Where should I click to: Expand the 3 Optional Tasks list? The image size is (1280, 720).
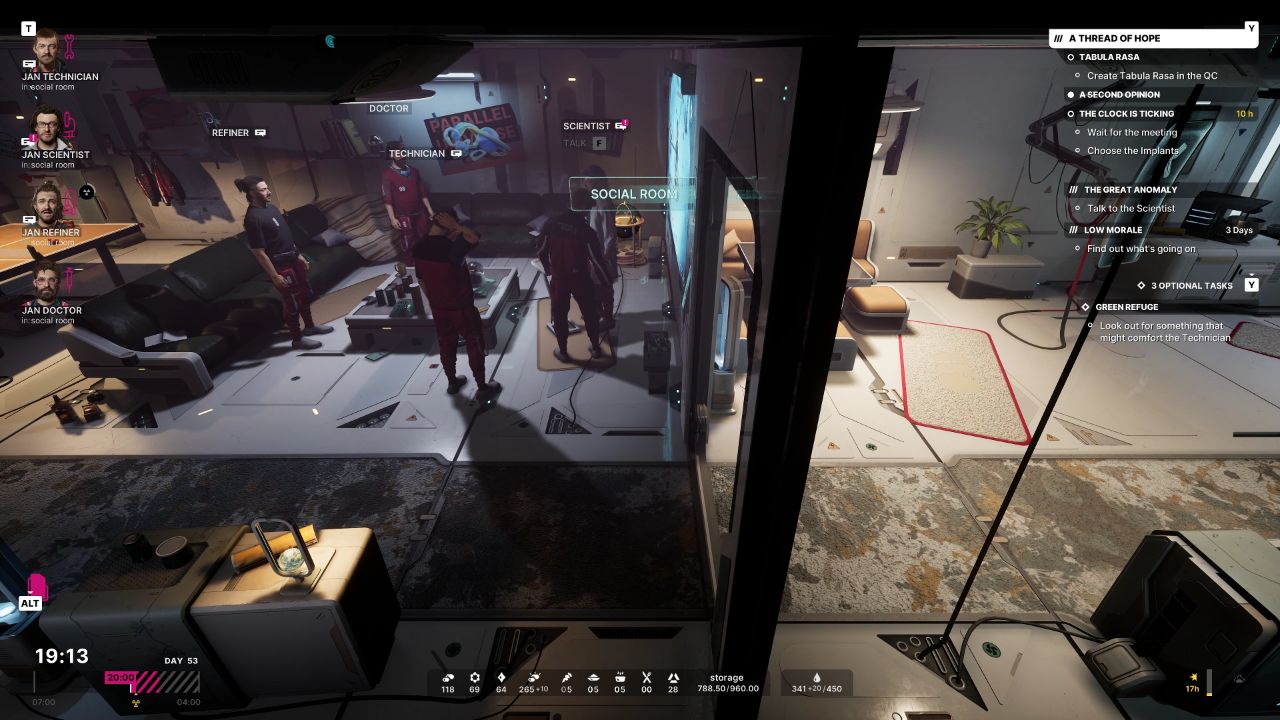point(1191,286)
